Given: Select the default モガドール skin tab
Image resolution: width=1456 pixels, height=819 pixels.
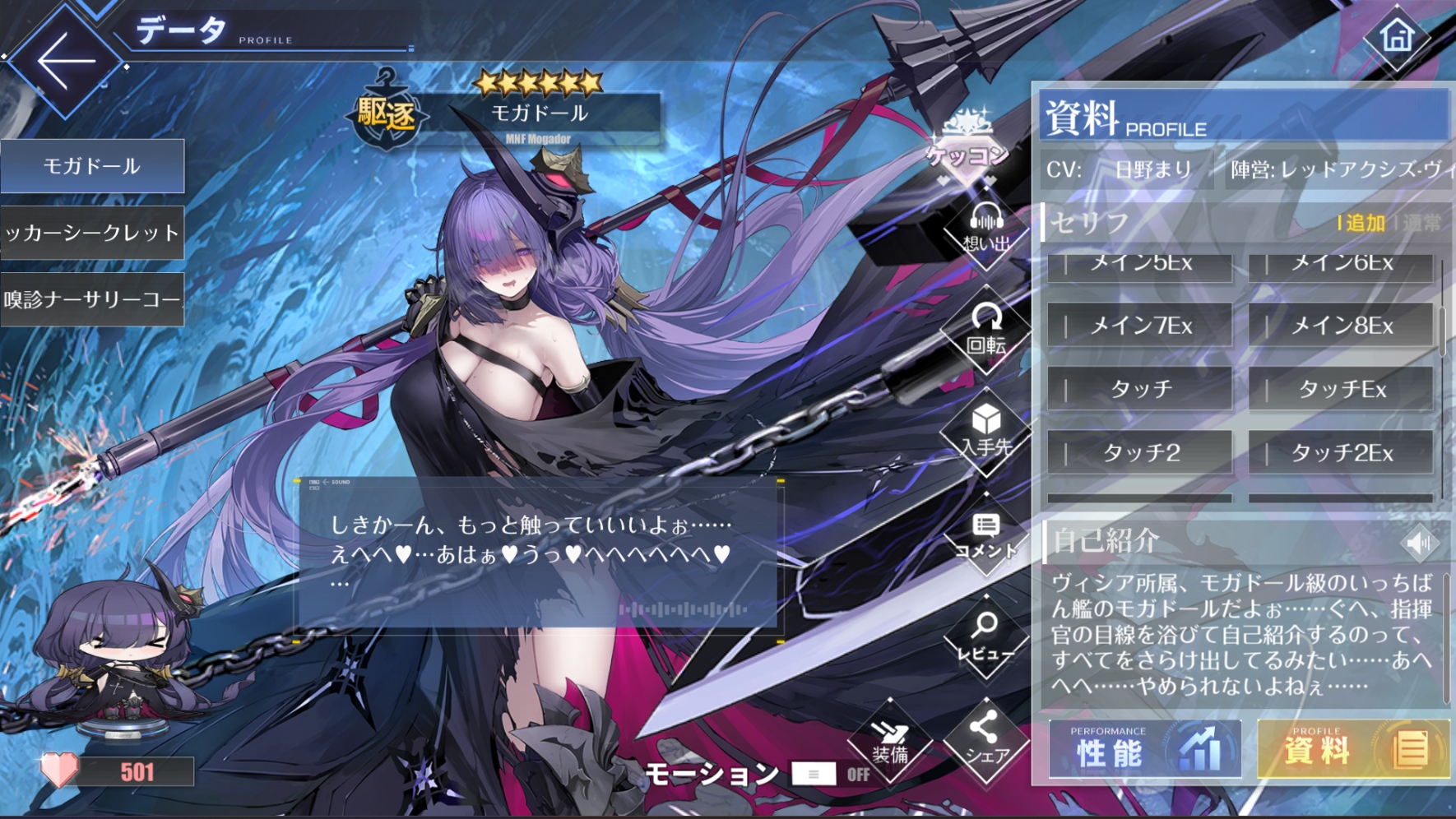Looking at the screenshot, I should [x=92, y=166].
